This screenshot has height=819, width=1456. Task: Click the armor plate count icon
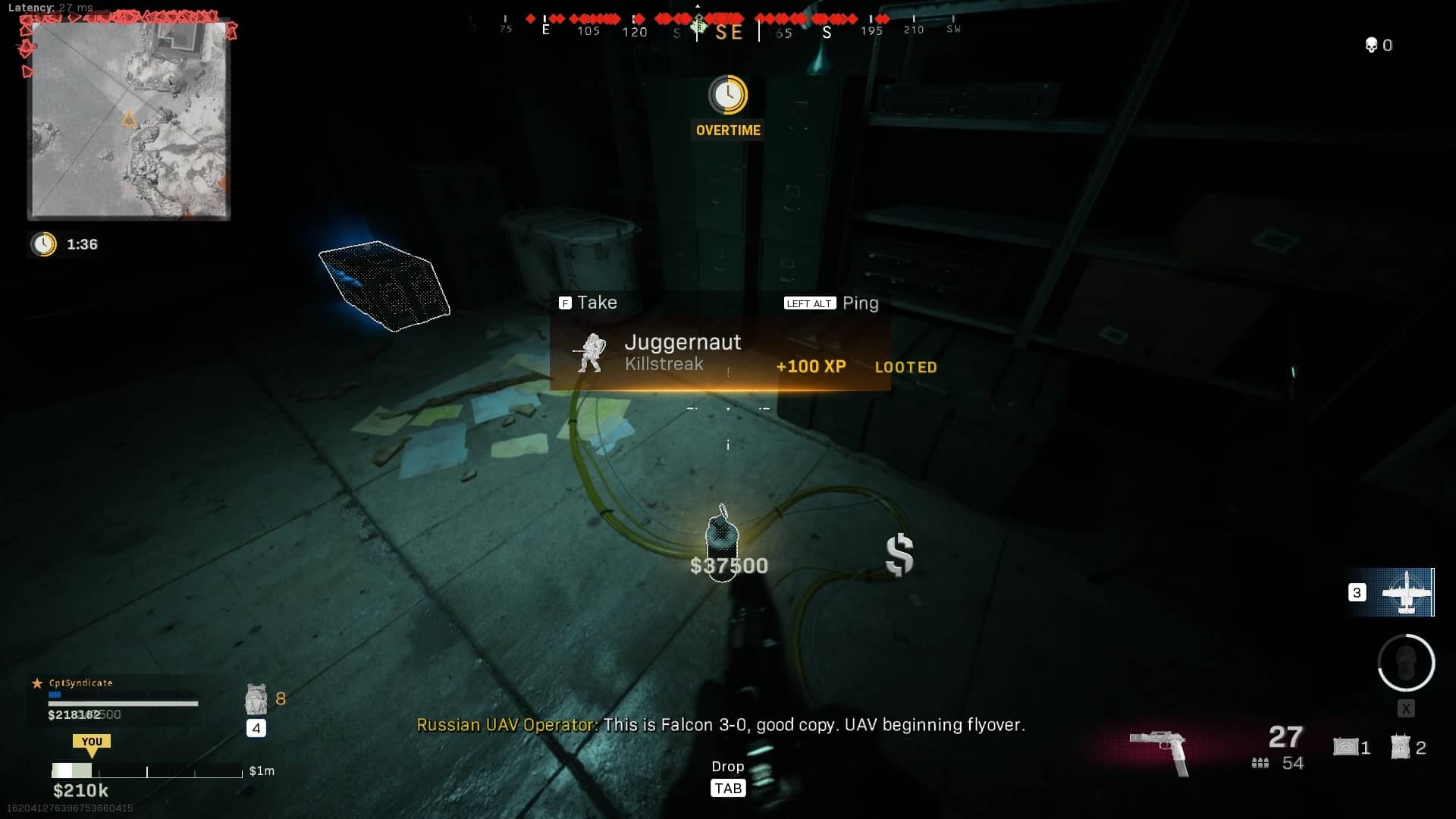coord(1400,747)
